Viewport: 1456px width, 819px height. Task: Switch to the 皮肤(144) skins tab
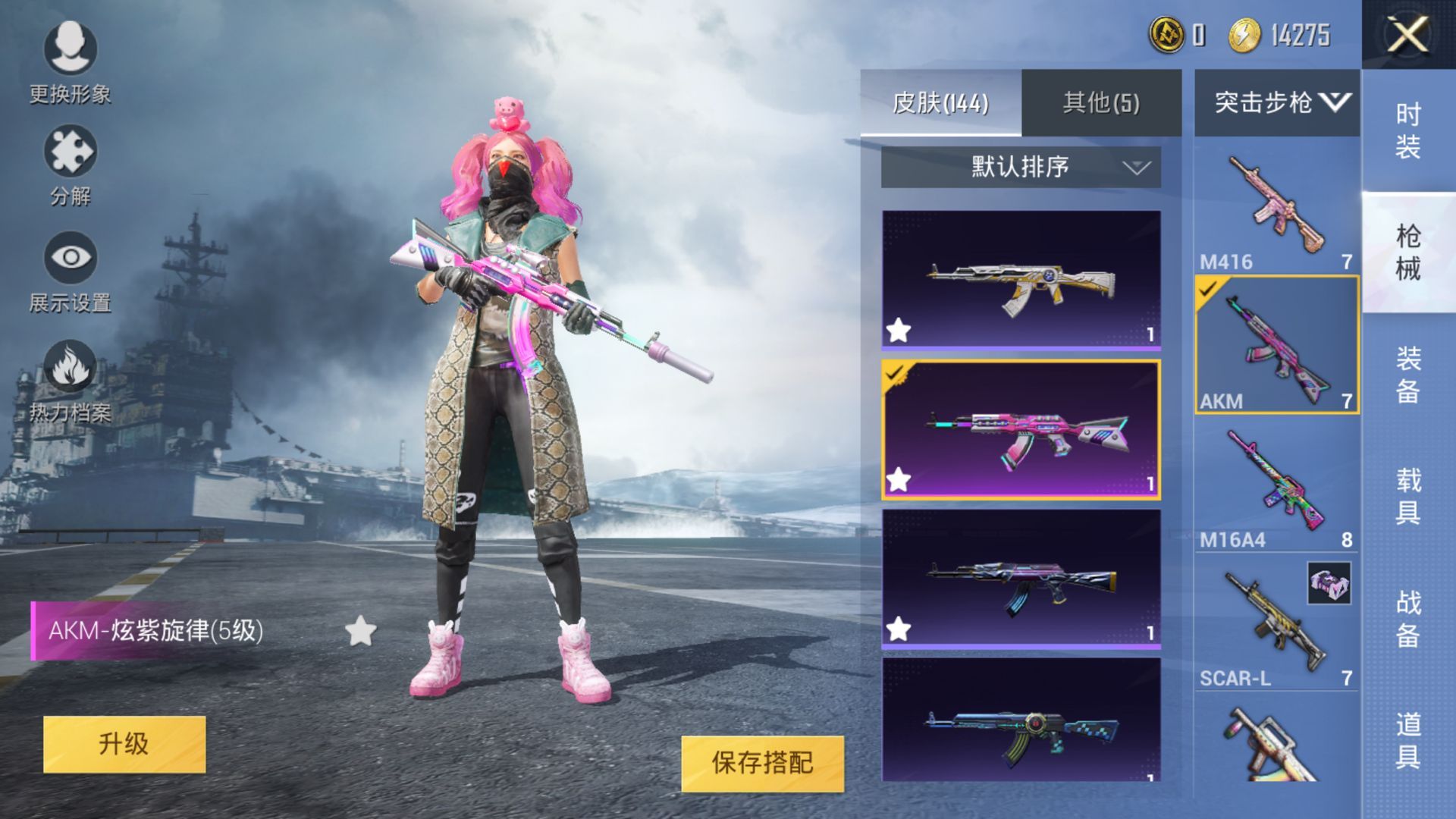pyautogui.click(x=940, y=102)
